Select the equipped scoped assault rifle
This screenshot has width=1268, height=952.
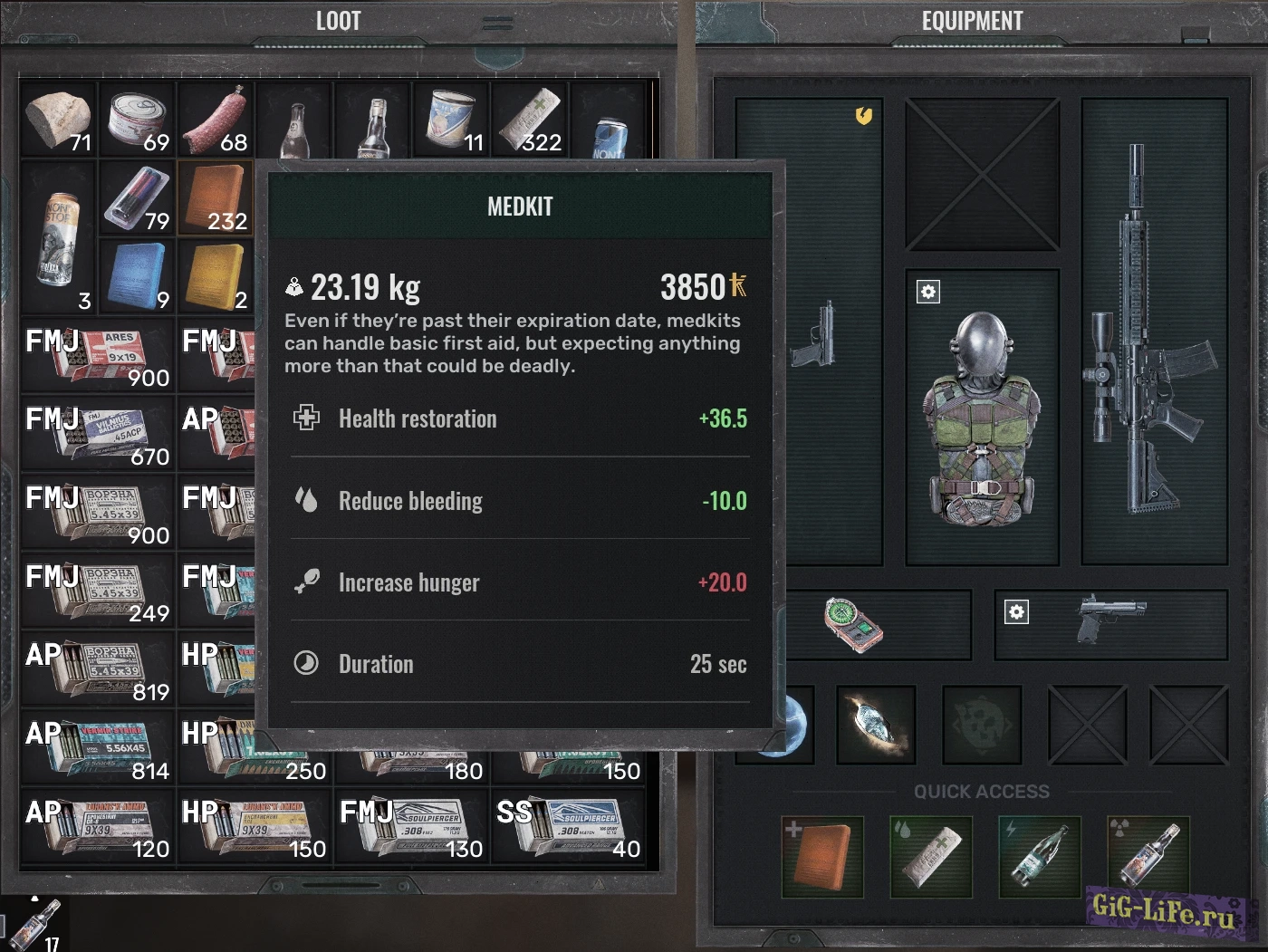point(1152,332)
